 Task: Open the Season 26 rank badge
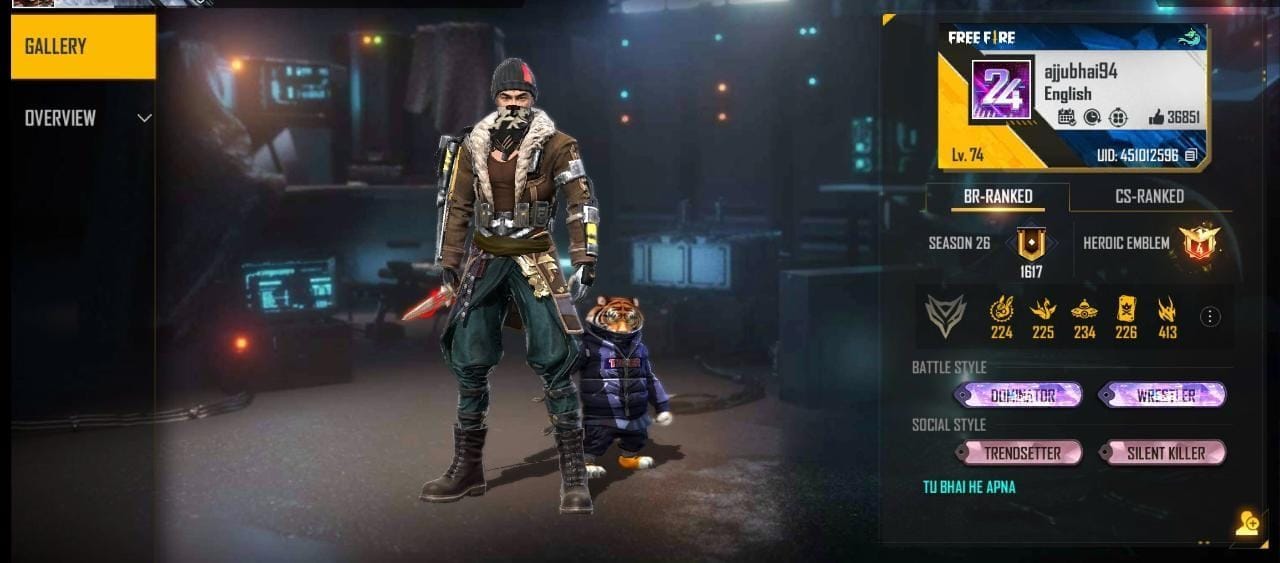pyautogui.click(x=1030, y=244)
